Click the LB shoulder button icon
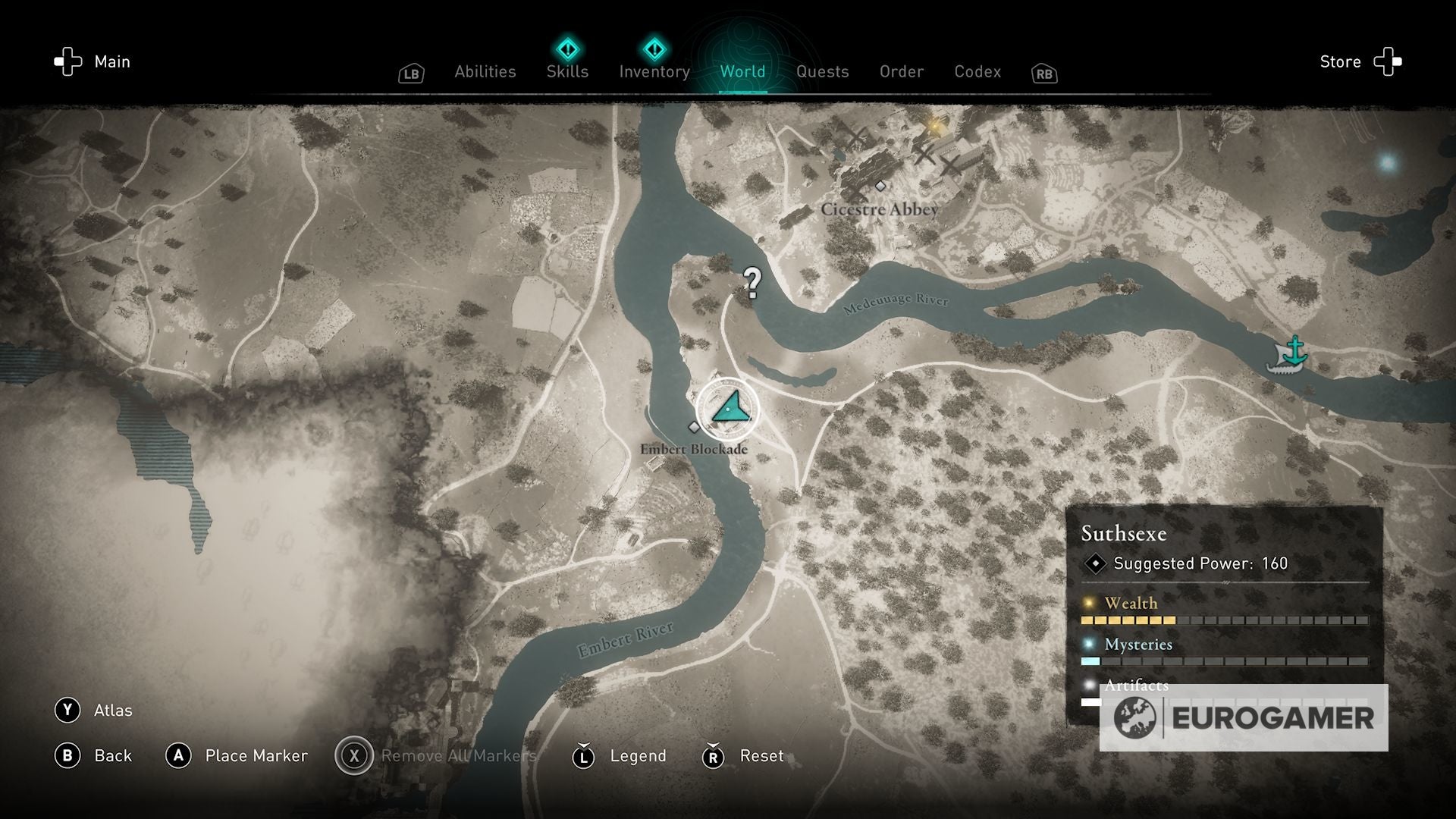Viewport: 1456px width, 819px height. click(410, 72)
